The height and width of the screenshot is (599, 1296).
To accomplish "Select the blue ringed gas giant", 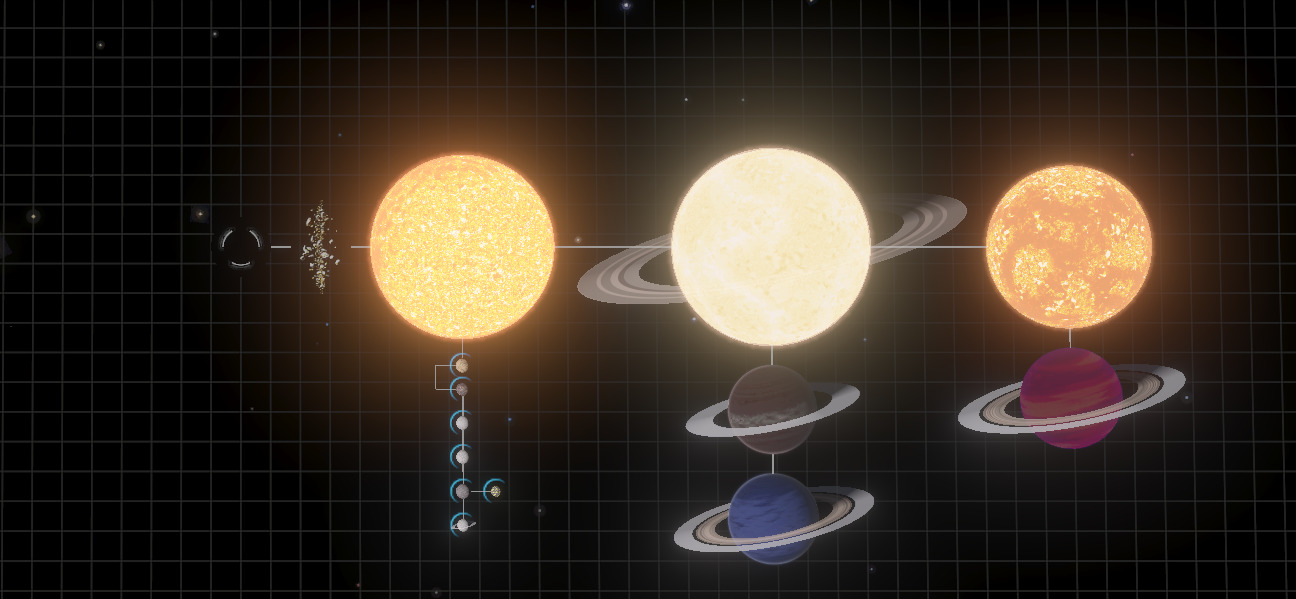I will pyautogui.click(x=773, y=518).
